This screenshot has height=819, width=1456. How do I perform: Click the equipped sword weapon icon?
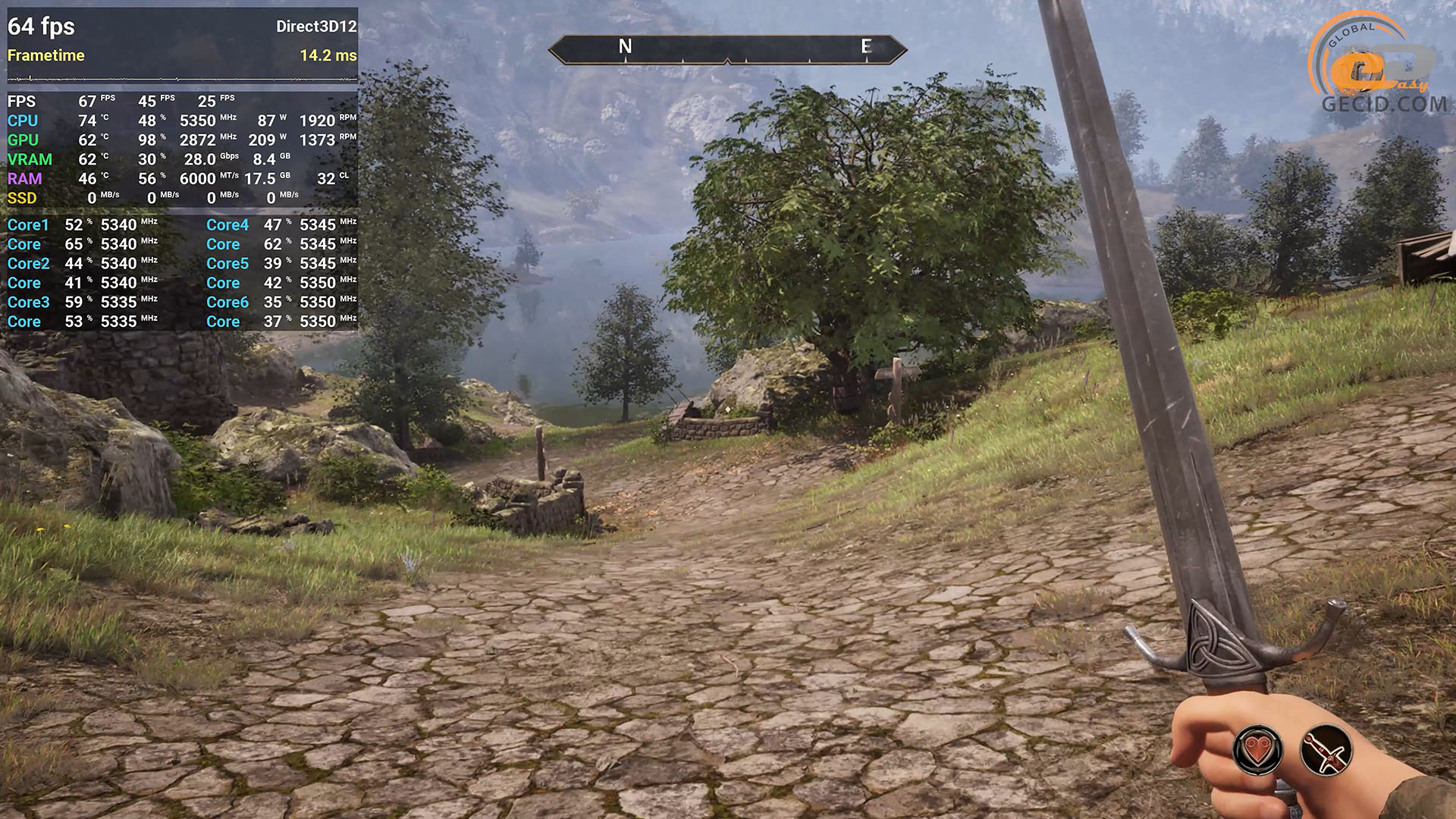point(1326,751)
